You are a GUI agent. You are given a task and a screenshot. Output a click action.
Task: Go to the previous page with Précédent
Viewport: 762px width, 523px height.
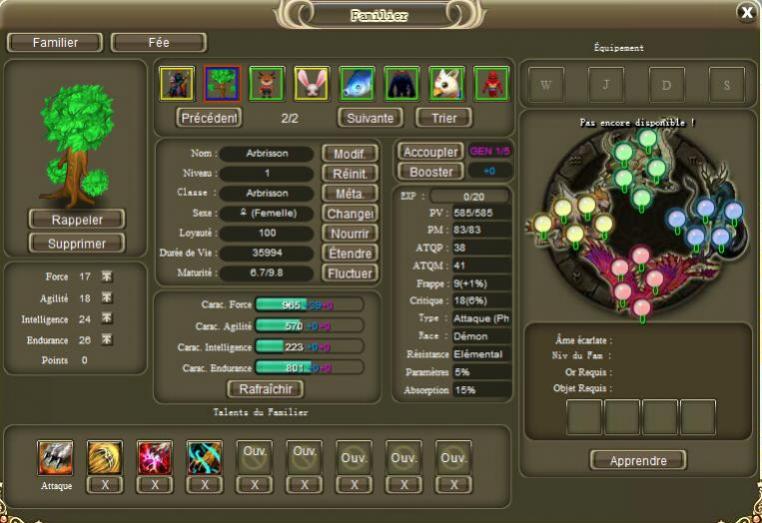pyautogui.click(x=209, y=117)
